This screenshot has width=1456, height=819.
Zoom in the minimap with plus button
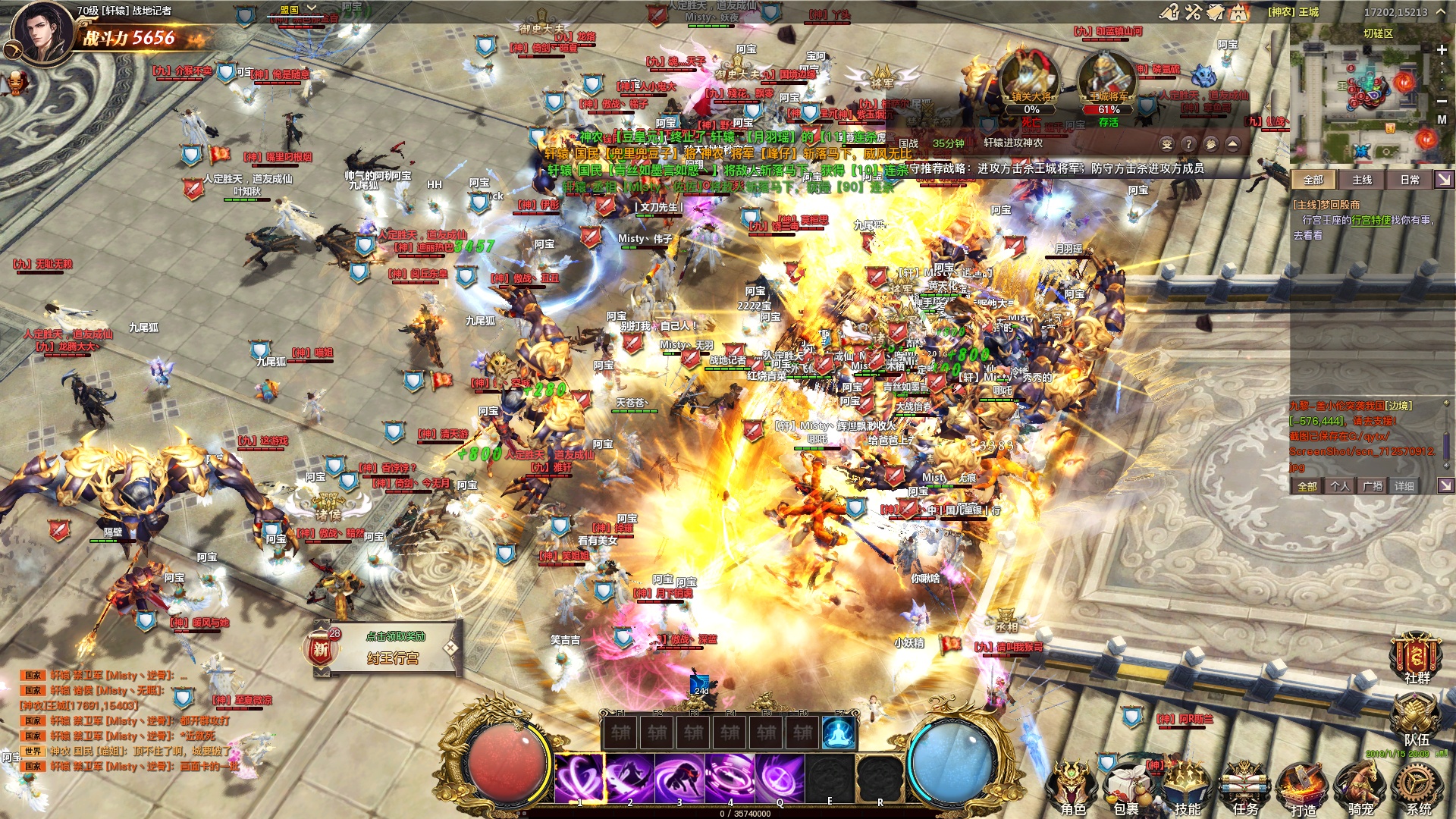(1442, 50)
